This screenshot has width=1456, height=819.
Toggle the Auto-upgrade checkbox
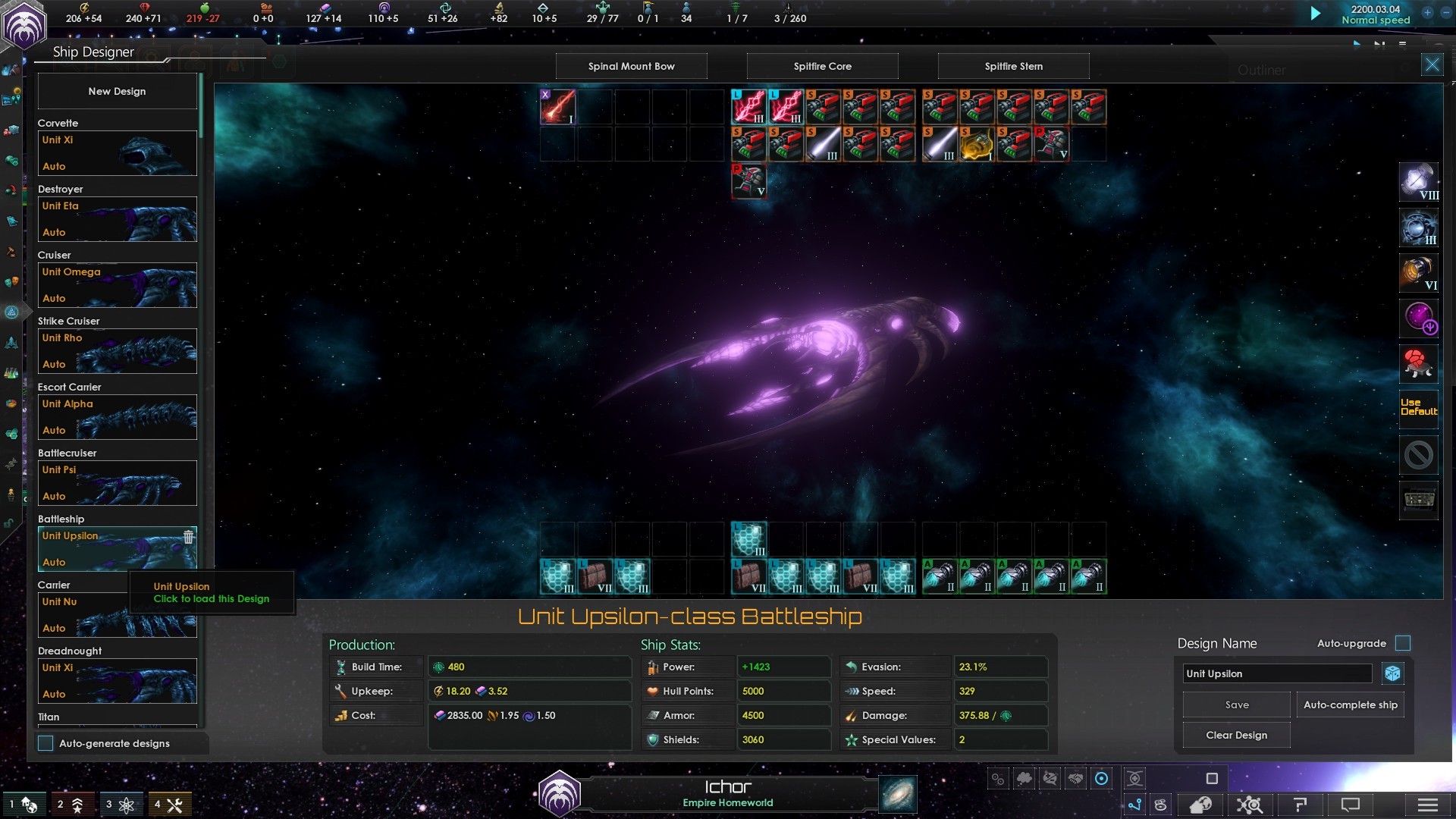(1403, 643)
